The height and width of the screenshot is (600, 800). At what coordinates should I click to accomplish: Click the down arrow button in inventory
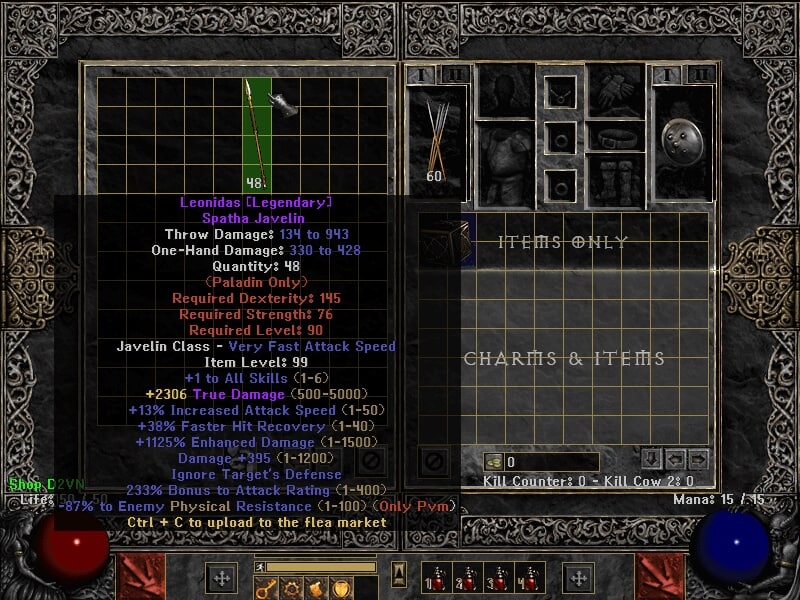[x=652, y=460]
